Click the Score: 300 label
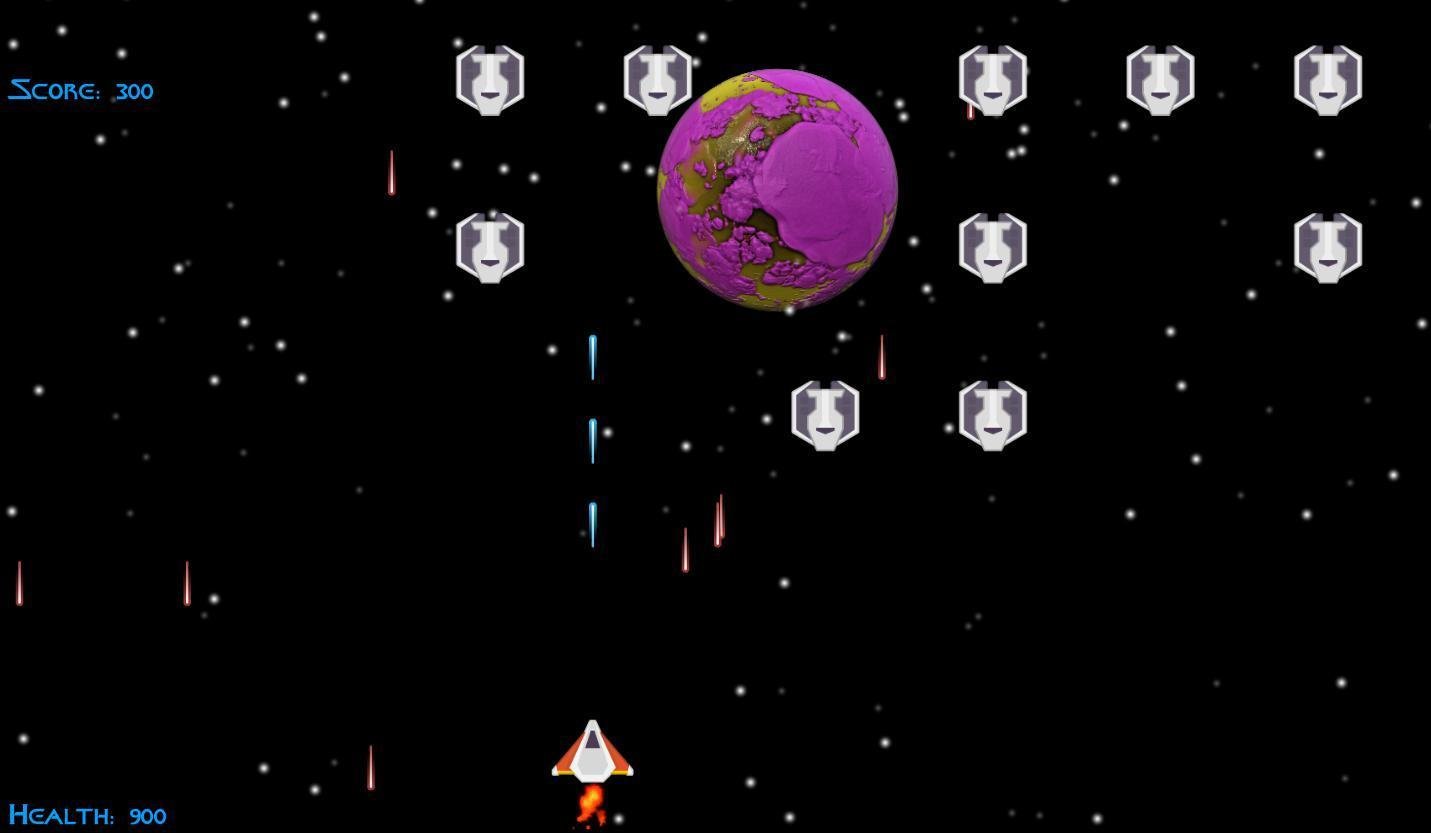1431x833 pixels. 80,90
